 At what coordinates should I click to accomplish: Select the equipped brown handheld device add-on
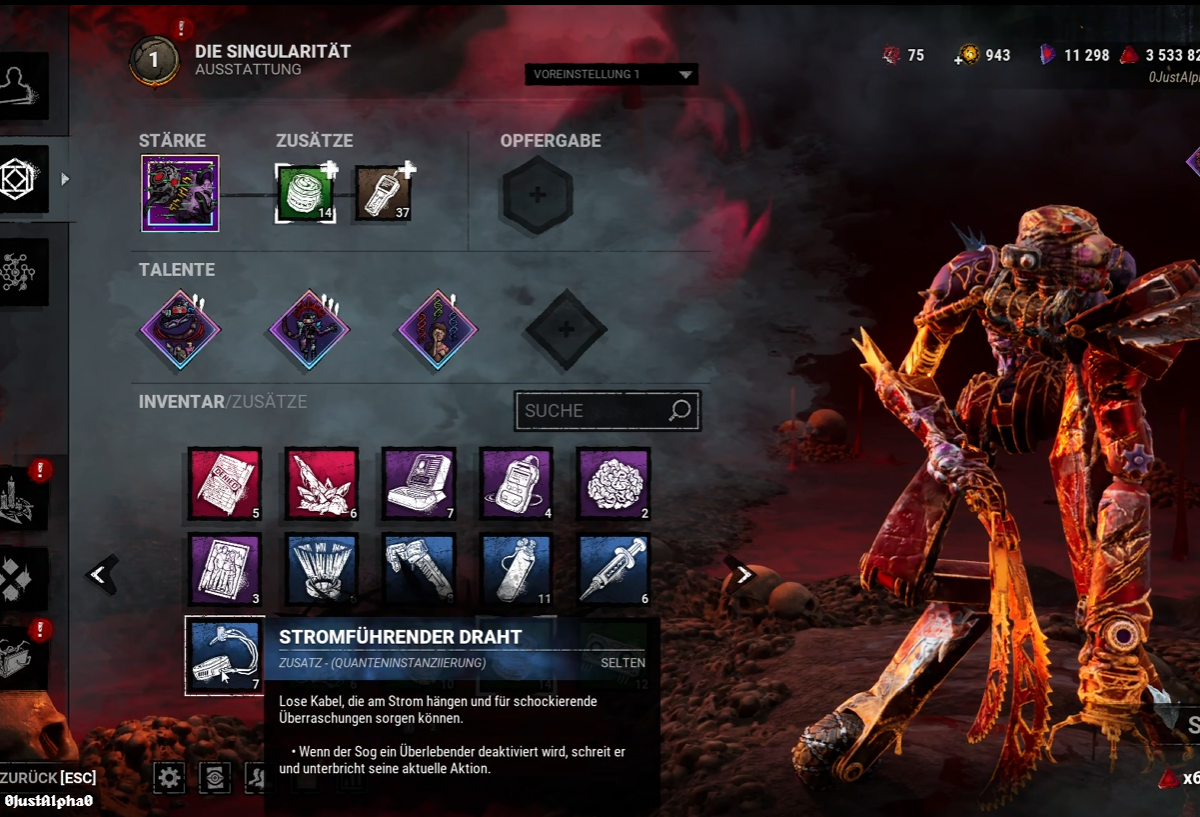383,193
